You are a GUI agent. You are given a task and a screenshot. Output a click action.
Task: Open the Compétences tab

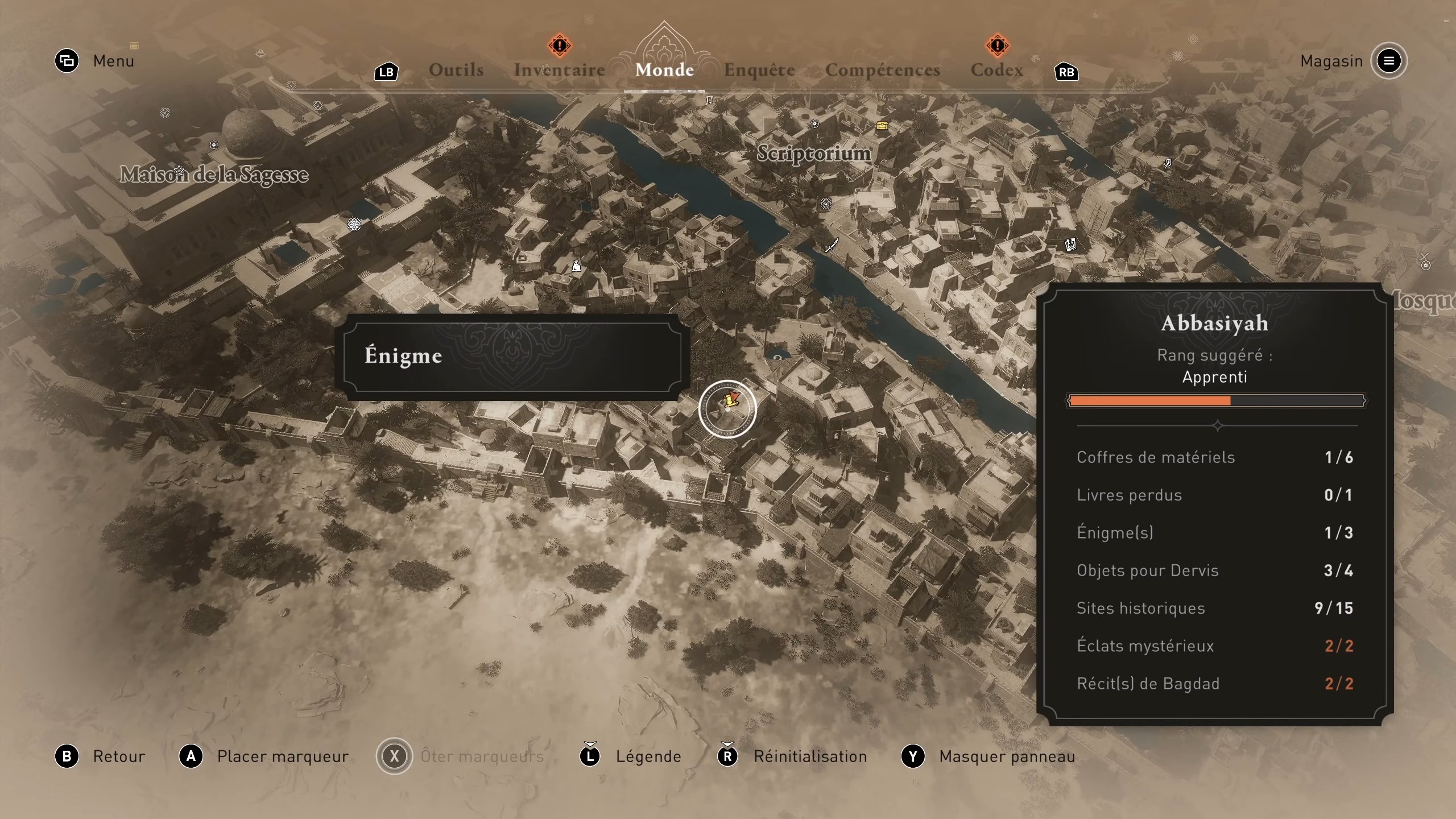point(882,69)
